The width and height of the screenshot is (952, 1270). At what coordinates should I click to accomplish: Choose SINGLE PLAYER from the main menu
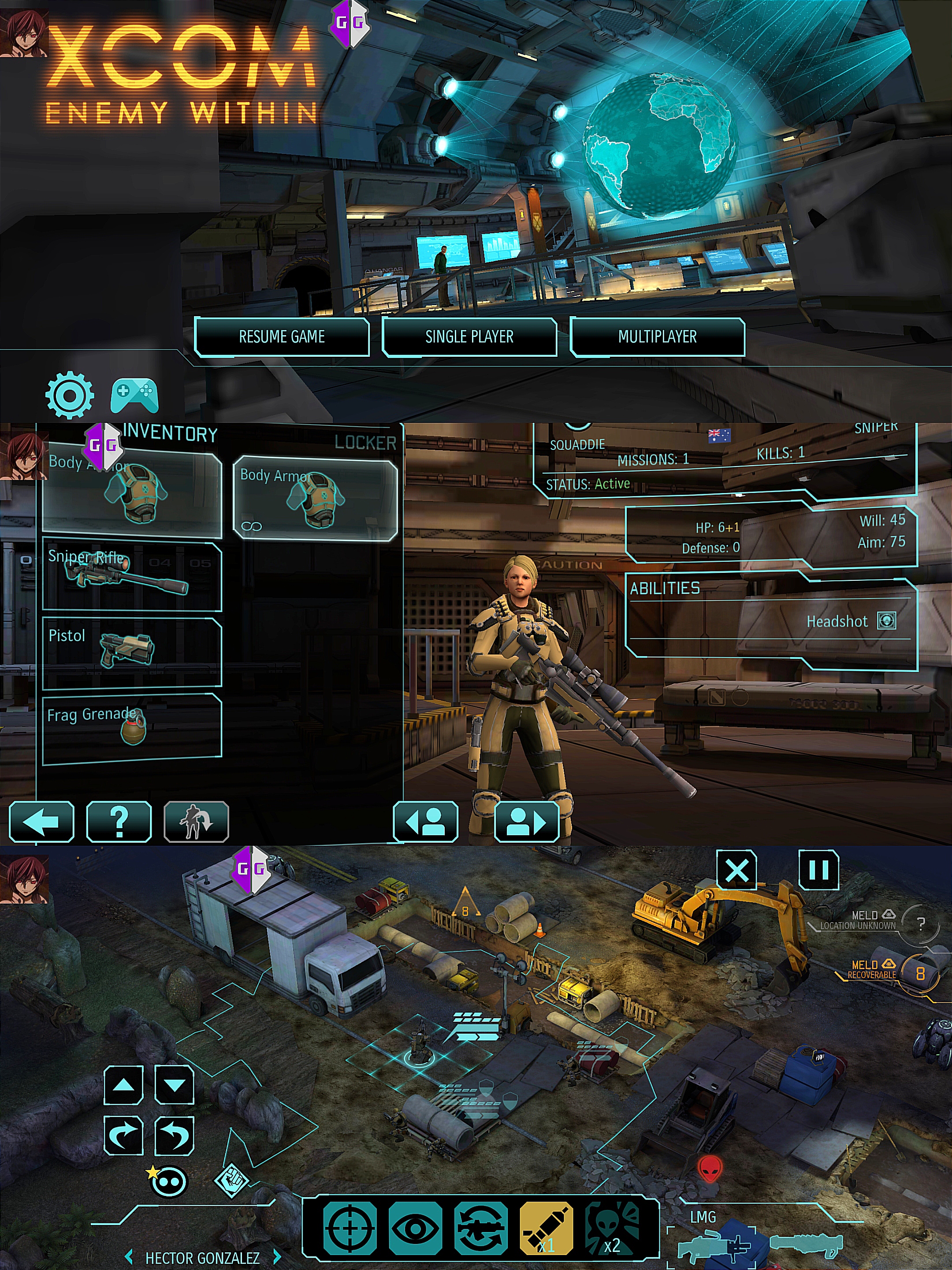click(x=469, y=337)
